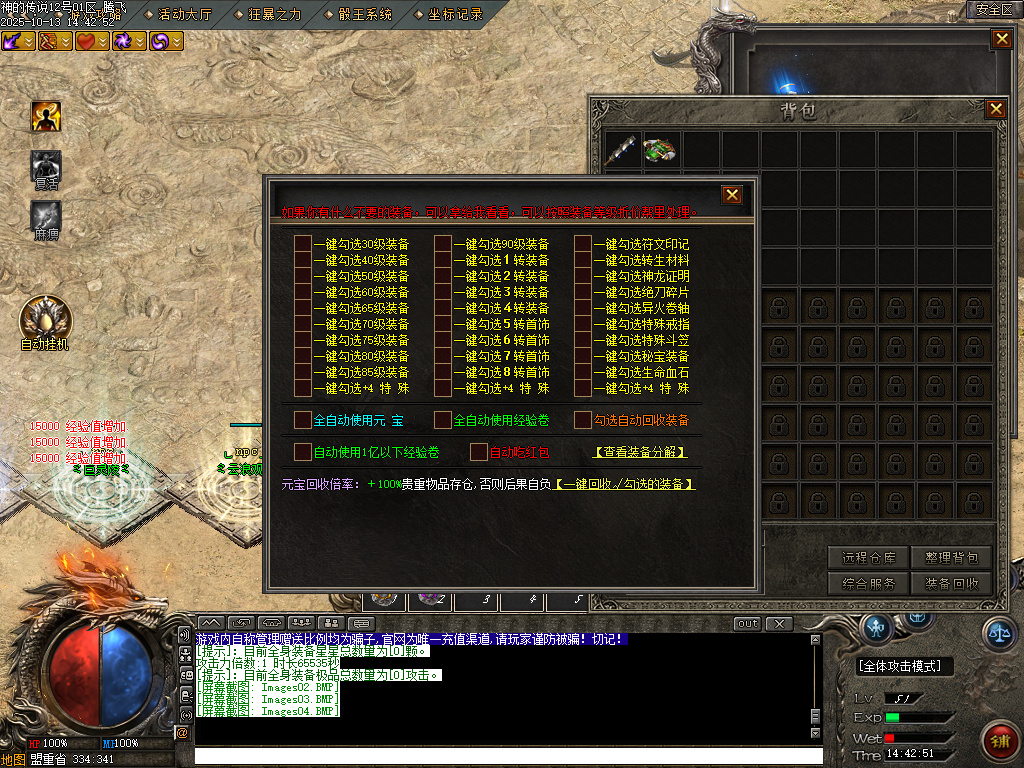Screen dimensions: 1024x768
Task: Click the 装备回收 button
Action: pos(951,583)
